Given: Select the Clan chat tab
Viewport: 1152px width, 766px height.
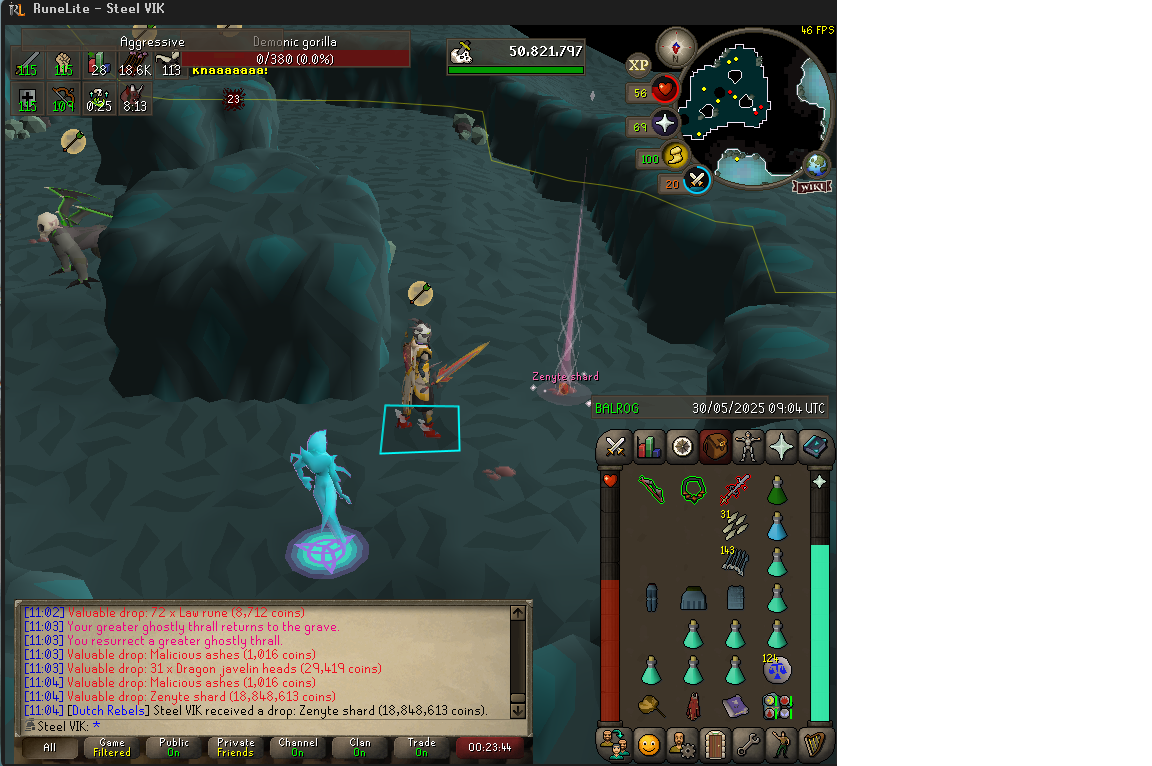Looking at the screenshot, I should tap(359, 747).
